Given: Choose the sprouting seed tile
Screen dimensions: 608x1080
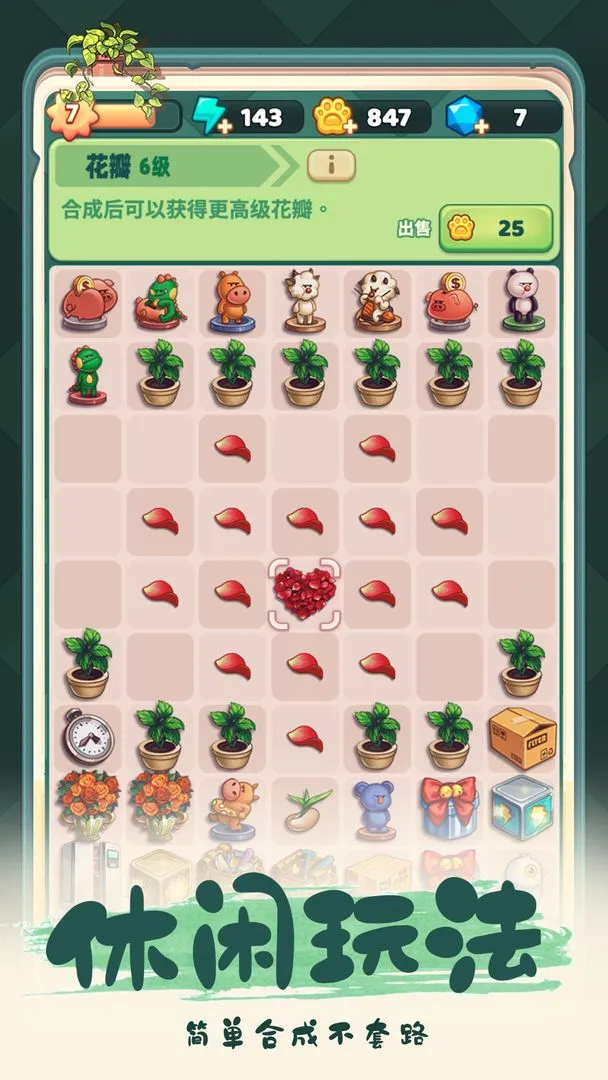Looking at the screenshot, I should point(304,808).
